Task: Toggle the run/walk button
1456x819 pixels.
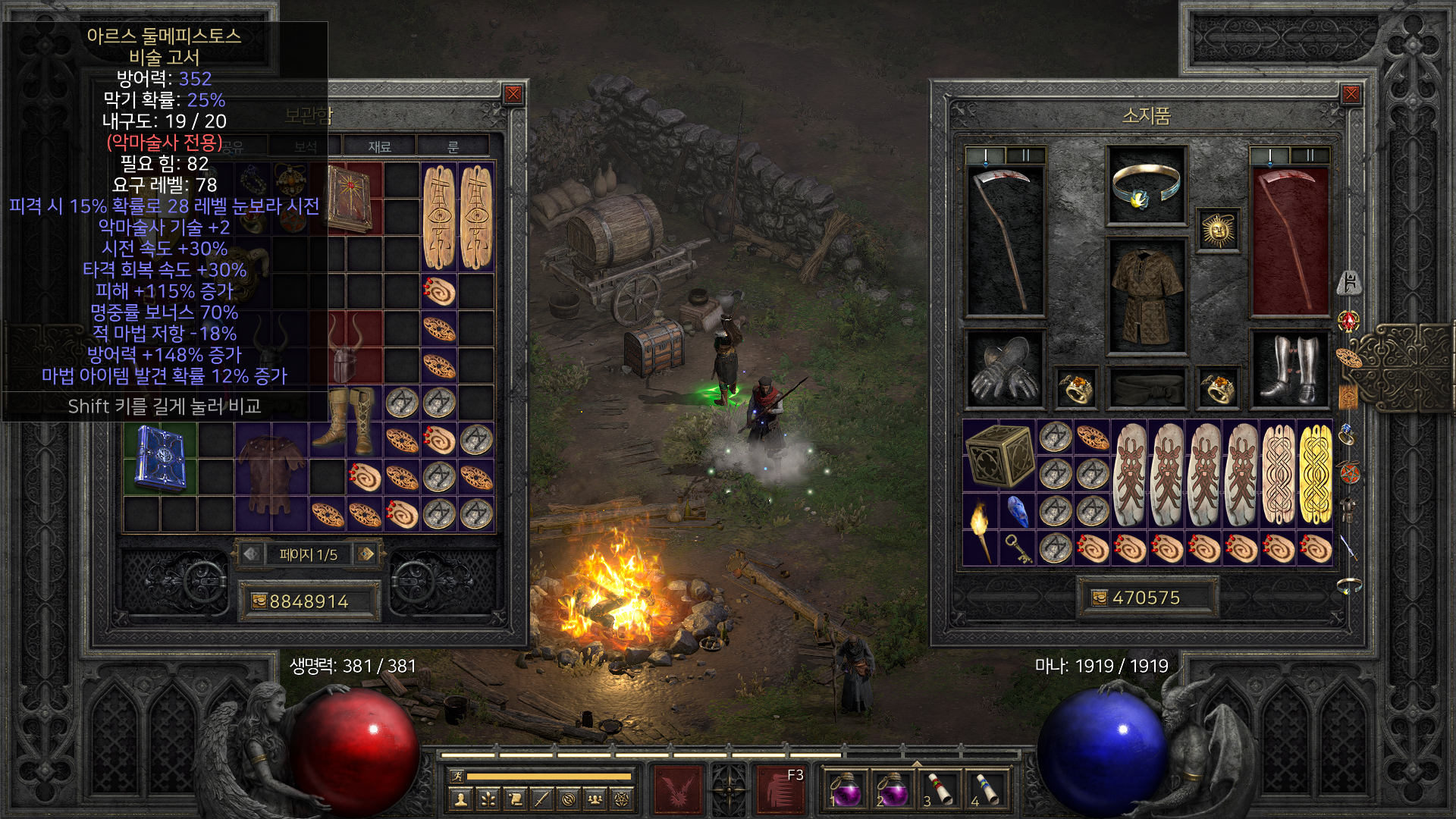Action: pos(457,776)
